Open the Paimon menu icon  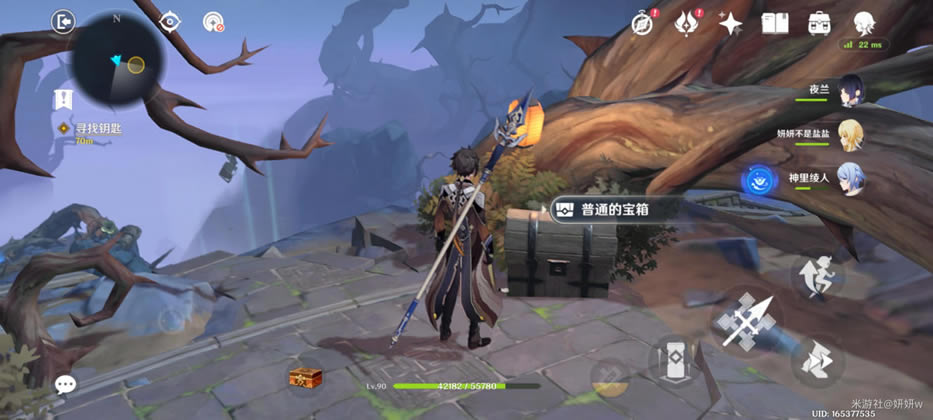pyautogui.click(x=864, y=23)
